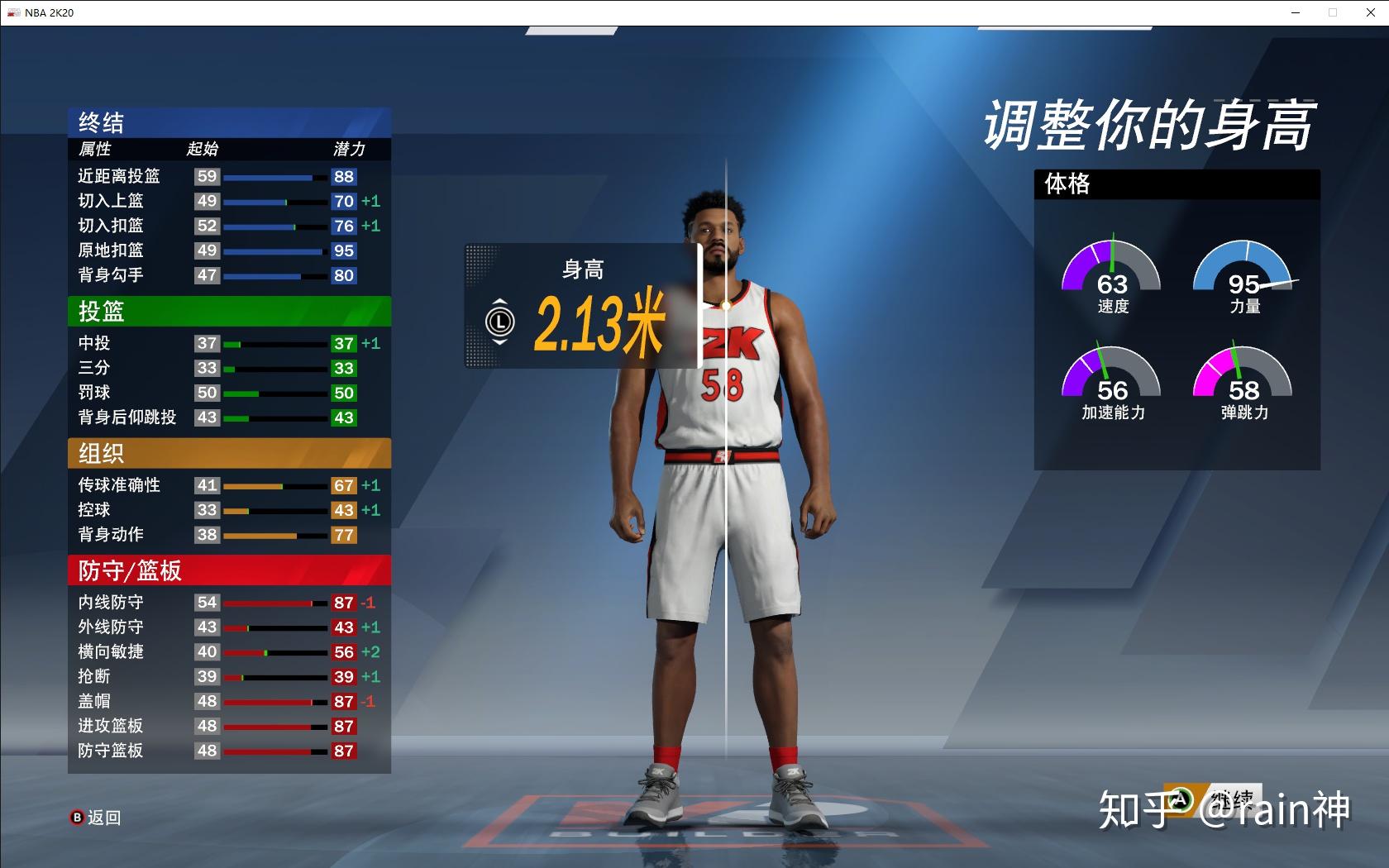Screen dimensions: 1389x868
Task: Click the 弹跳力 (Vertical) gauge showing 58
Action: [1243, 380]
